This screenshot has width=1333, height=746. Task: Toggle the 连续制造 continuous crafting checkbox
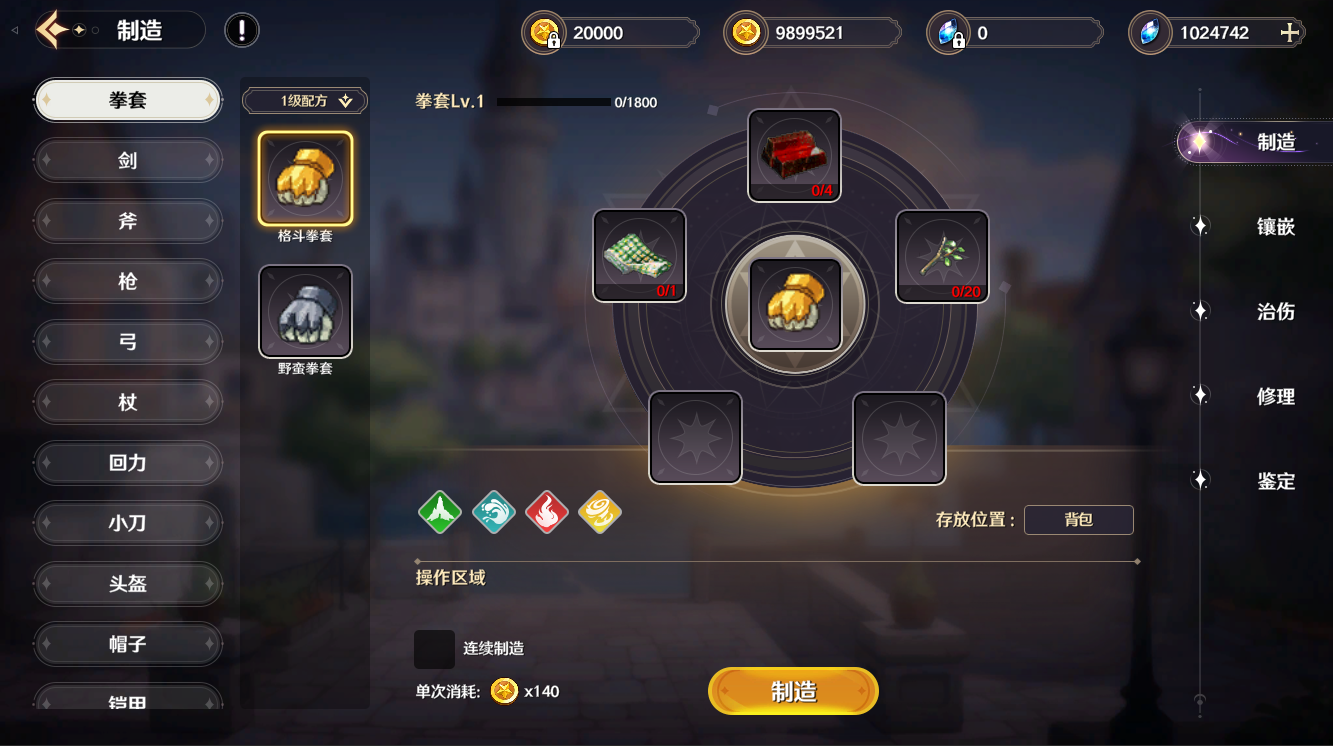(434, 649)
